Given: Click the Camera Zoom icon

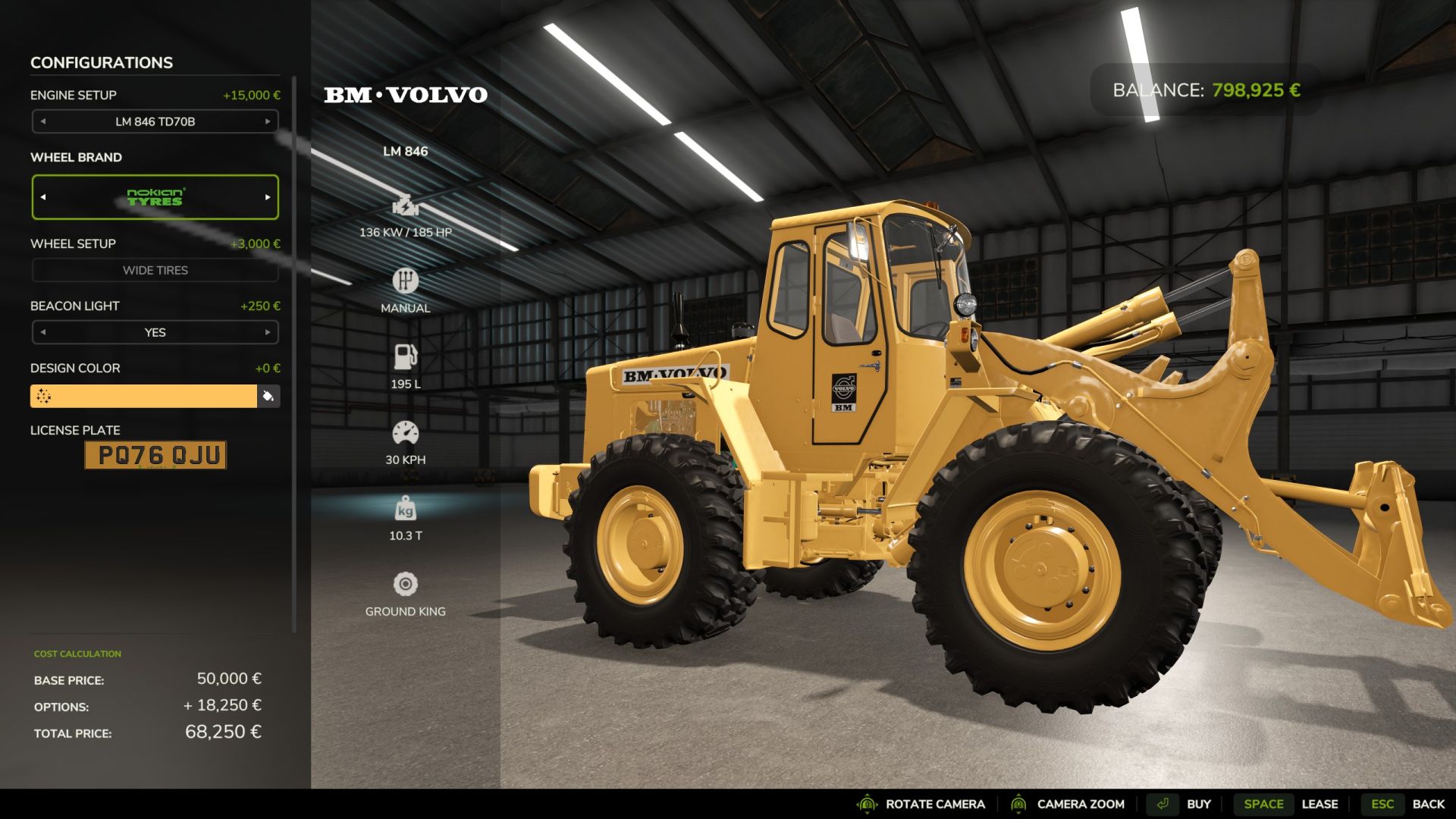Looking at the screenshot, I should click(1020, 804).
